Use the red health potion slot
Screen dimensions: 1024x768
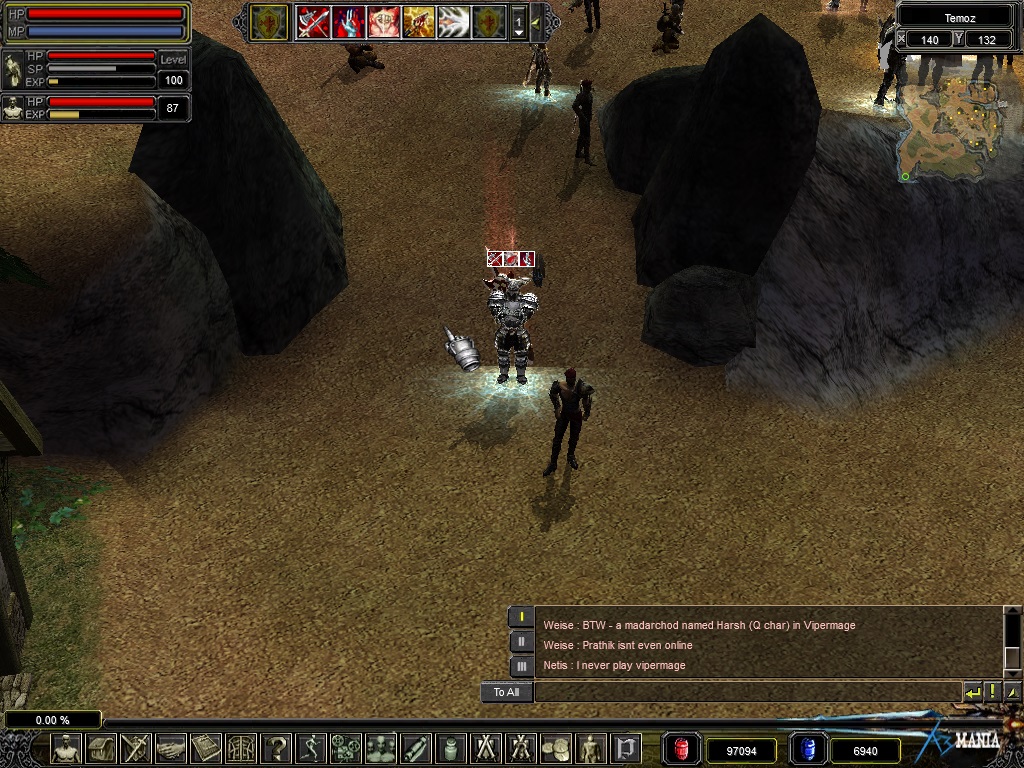click(x=681, y=749)
